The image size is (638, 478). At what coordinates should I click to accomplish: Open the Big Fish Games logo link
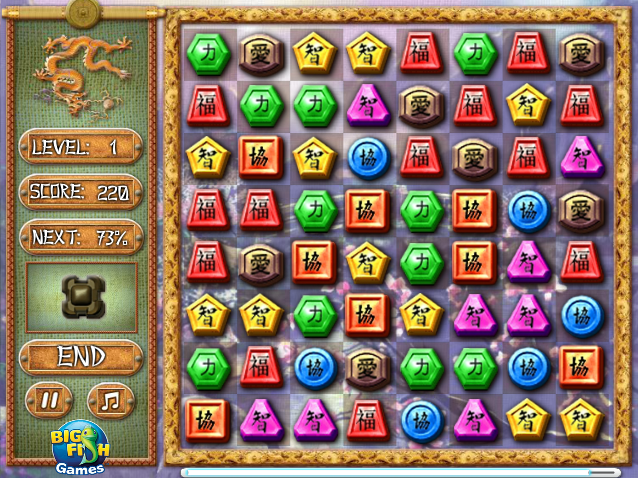79,448
